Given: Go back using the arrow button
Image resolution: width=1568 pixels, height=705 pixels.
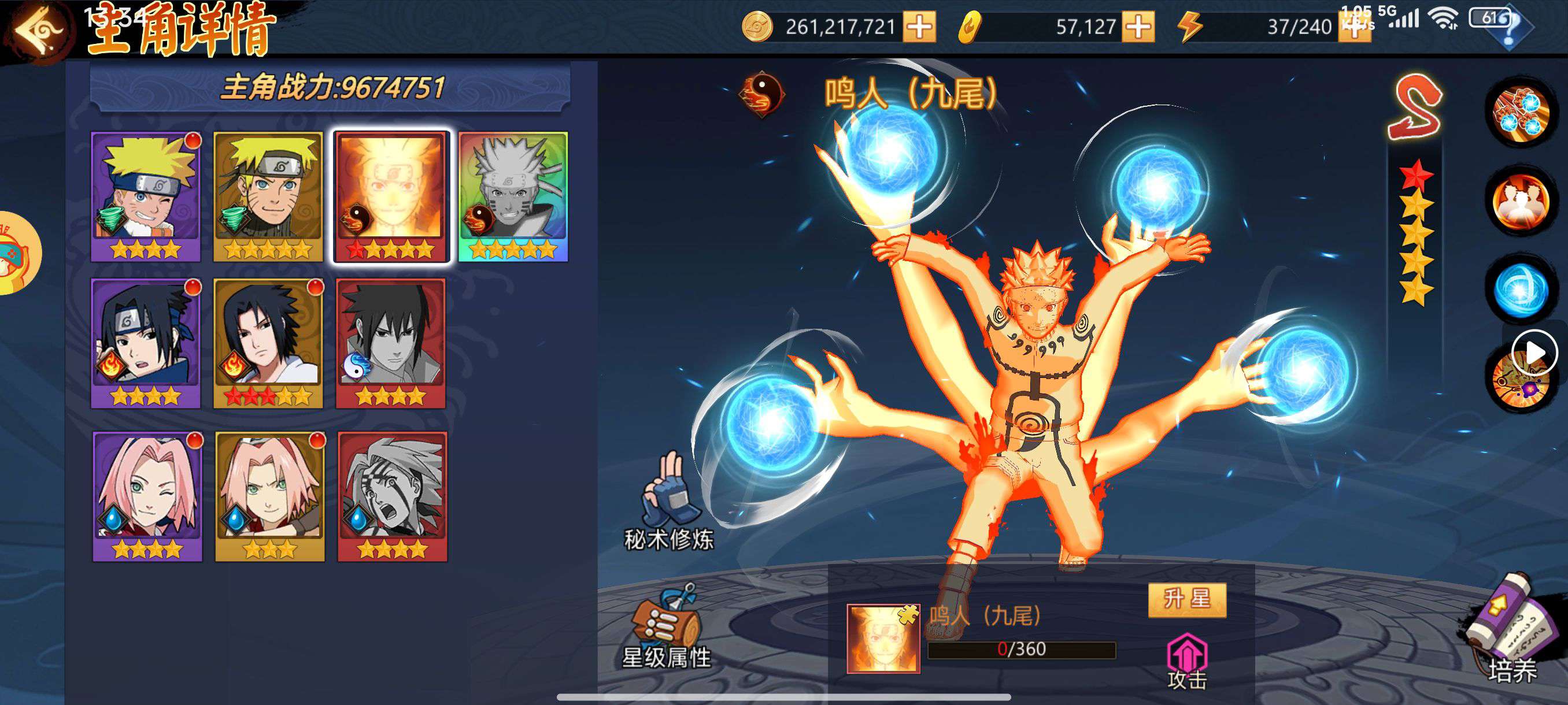Looking at the screenshot, I should pyautogui.click(x=36, y=29).
